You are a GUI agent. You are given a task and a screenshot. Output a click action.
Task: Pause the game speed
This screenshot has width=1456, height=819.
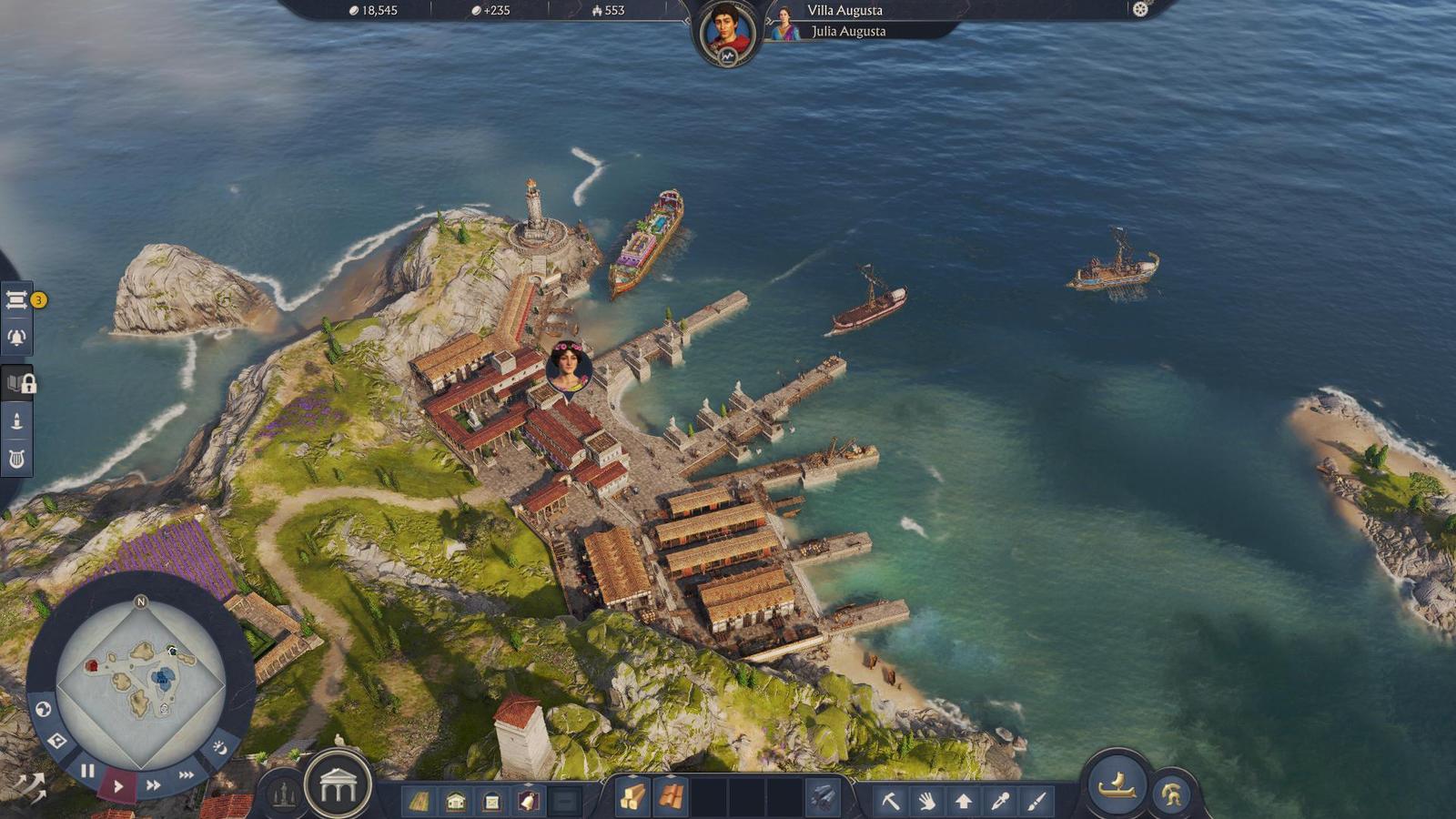point(87,770)
